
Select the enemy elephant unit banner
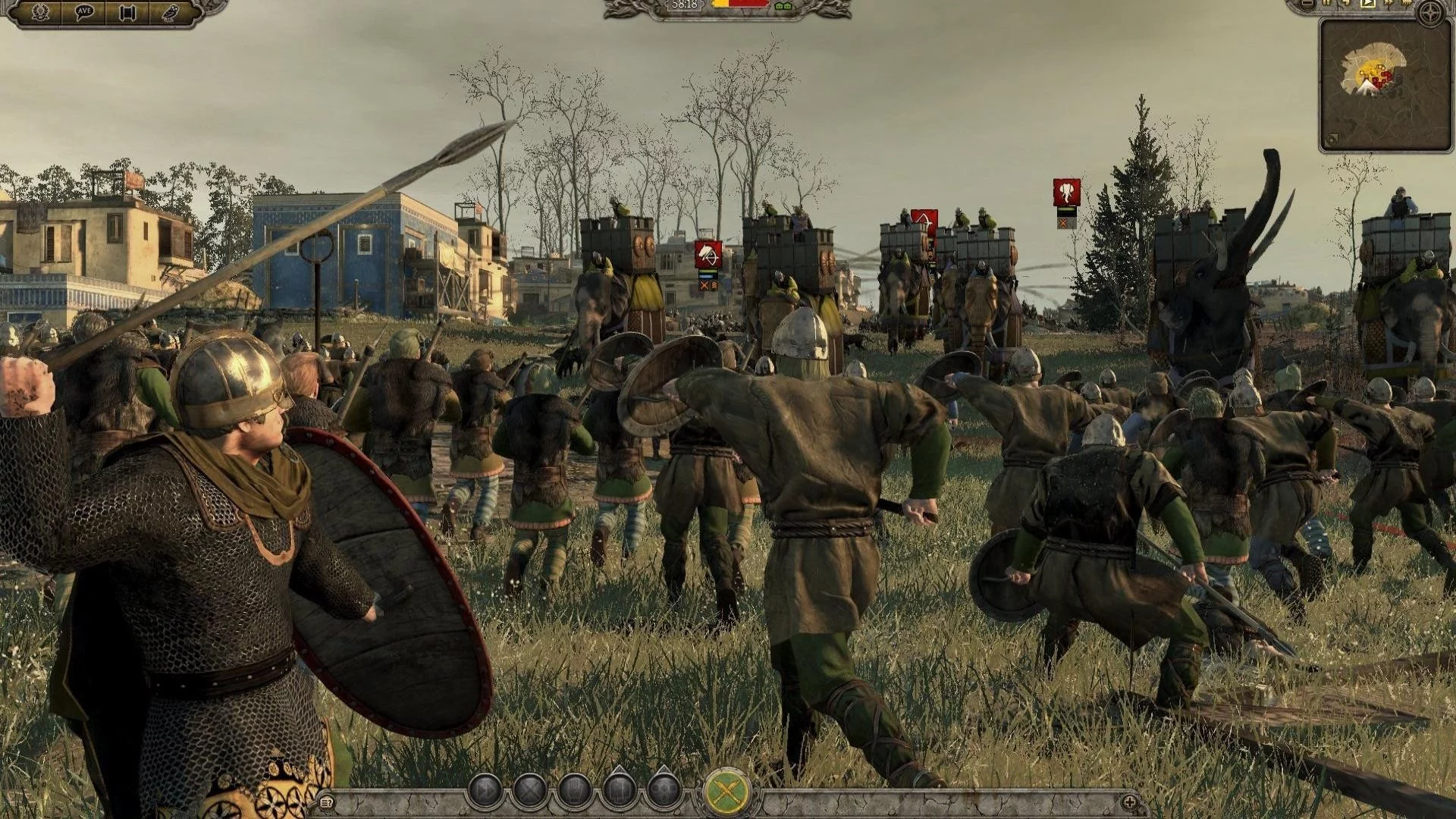pos(1067,193)
